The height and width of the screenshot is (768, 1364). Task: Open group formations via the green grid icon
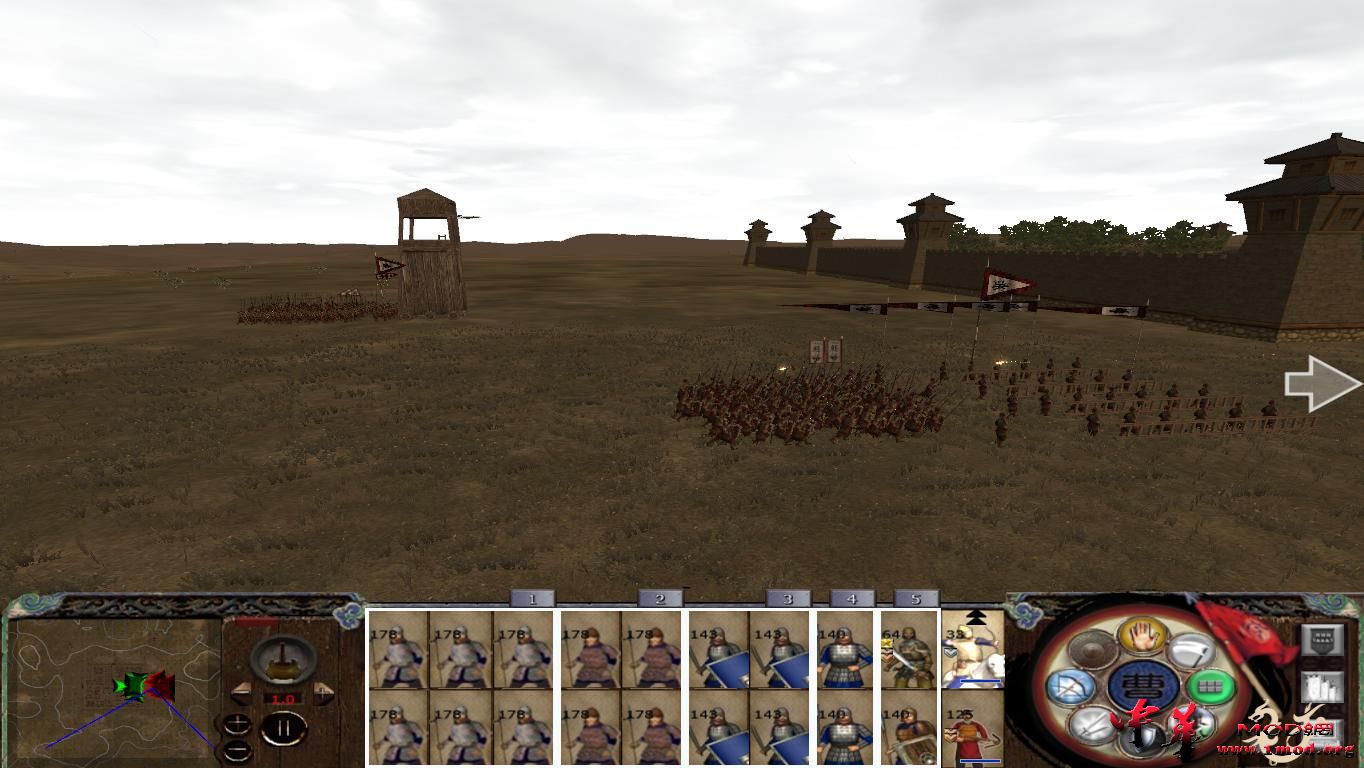(1211, 686)
